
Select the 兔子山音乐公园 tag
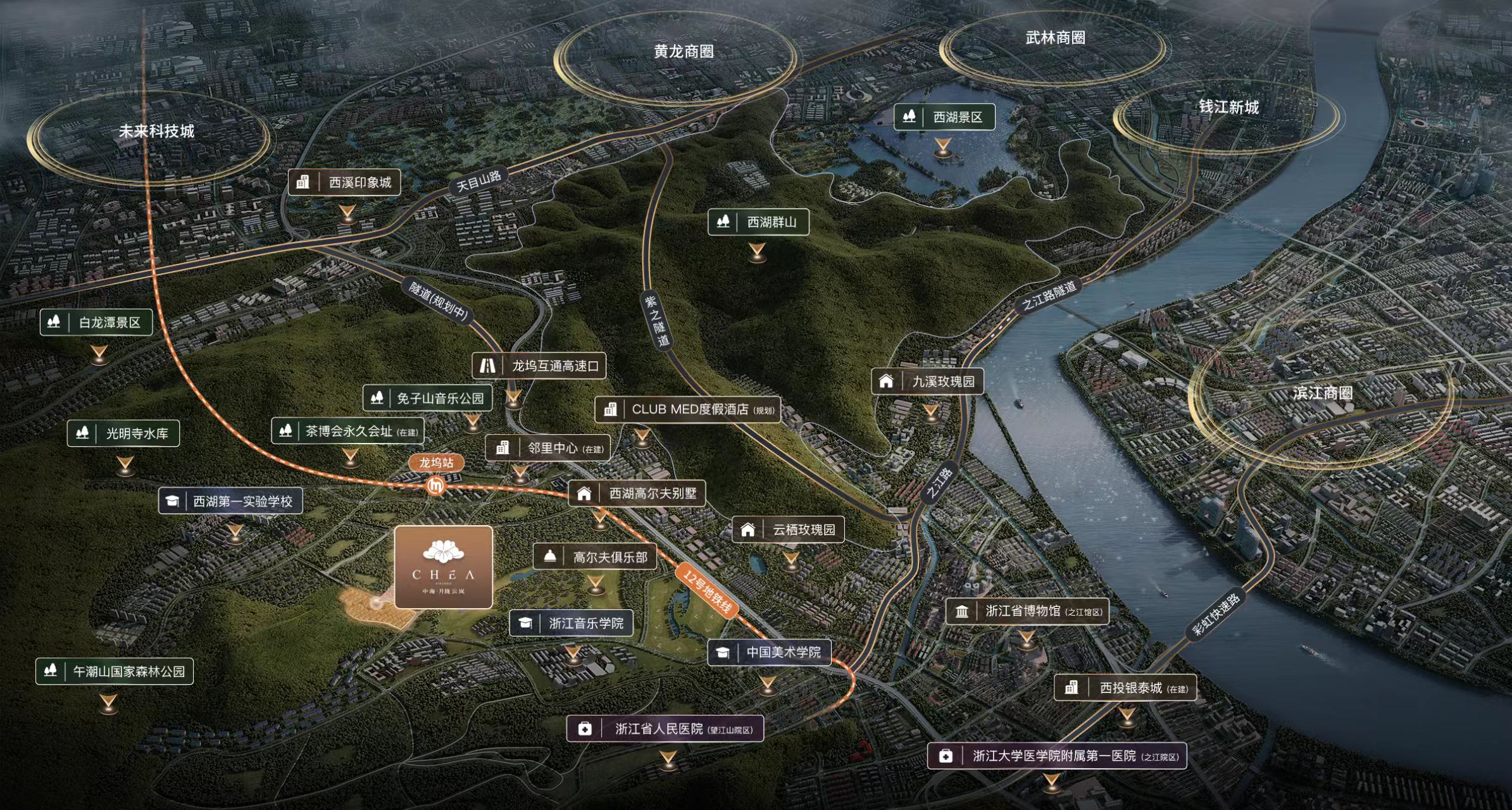(427, 398)
